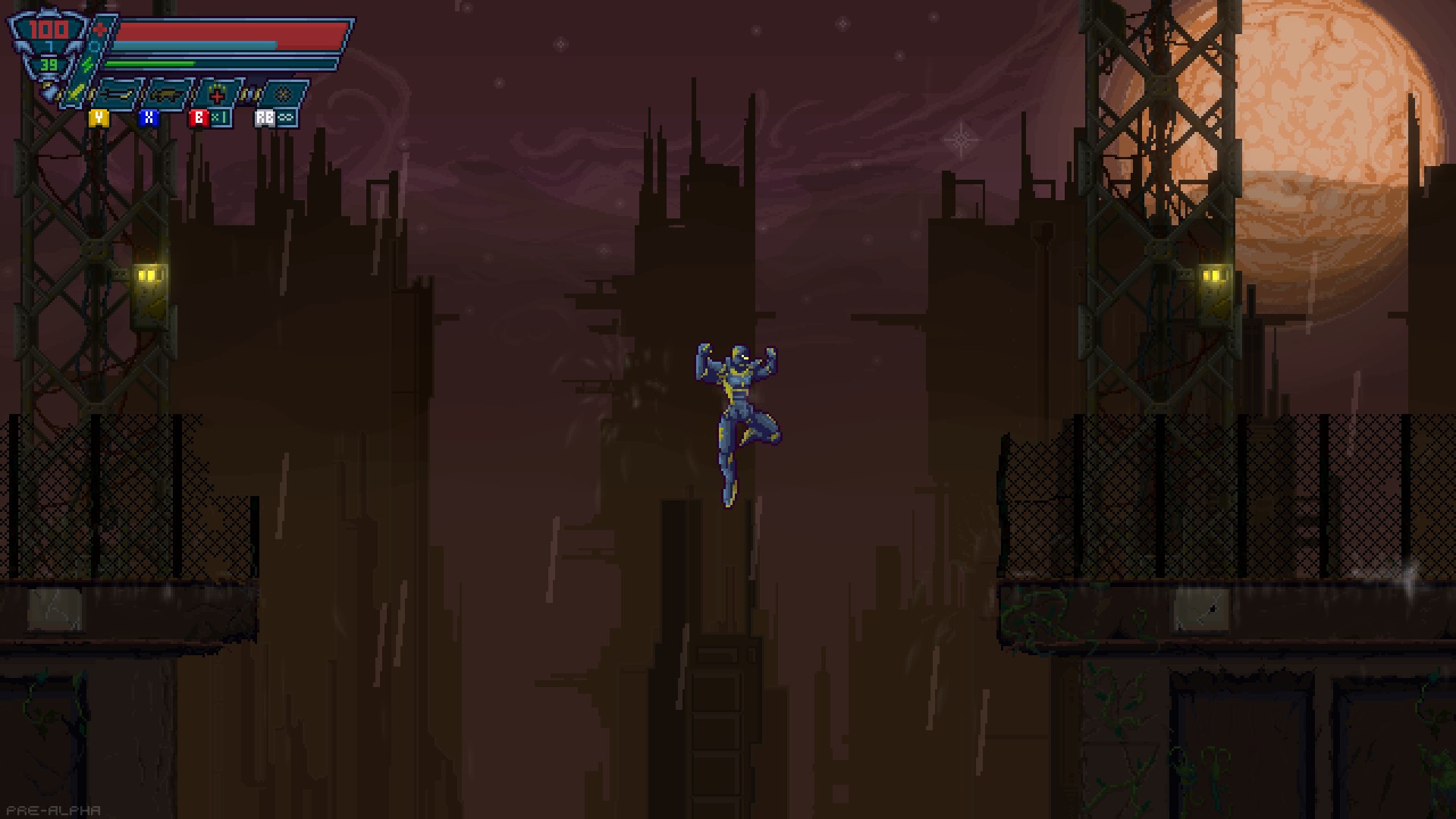1456x819 pixels.
Task: Click the green lightning bolt stamina icon
Action: 87,63
